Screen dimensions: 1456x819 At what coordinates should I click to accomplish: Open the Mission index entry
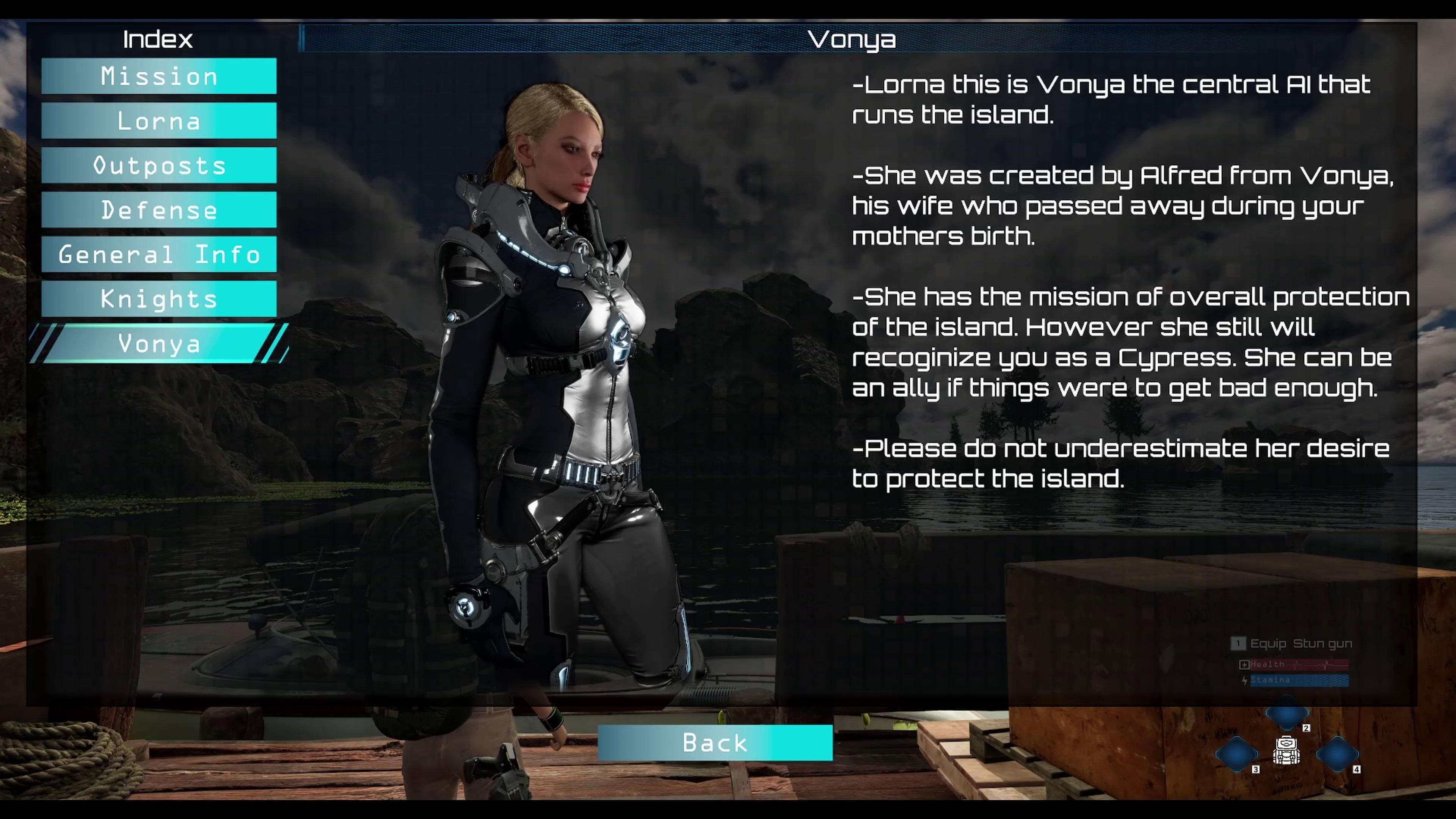pos(159,76)
